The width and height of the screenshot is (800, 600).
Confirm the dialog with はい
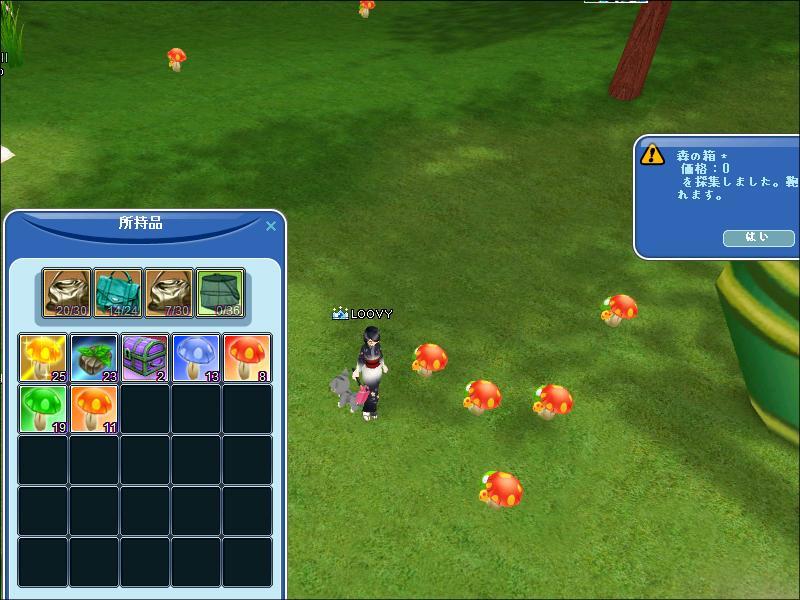coord(758,238)
